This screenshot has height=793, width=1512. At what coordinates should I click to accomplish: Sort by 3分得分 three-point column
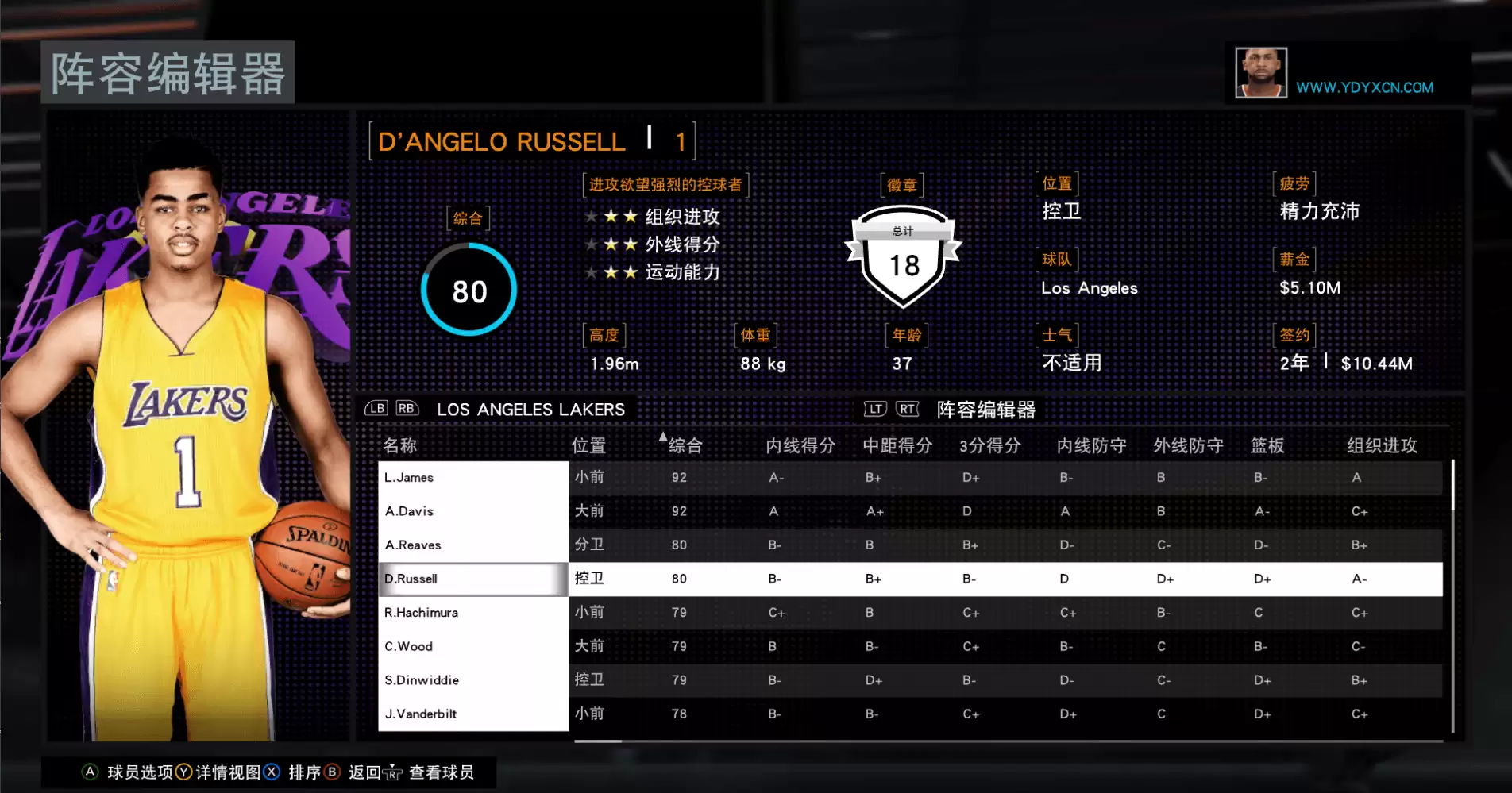coord(989,445)
